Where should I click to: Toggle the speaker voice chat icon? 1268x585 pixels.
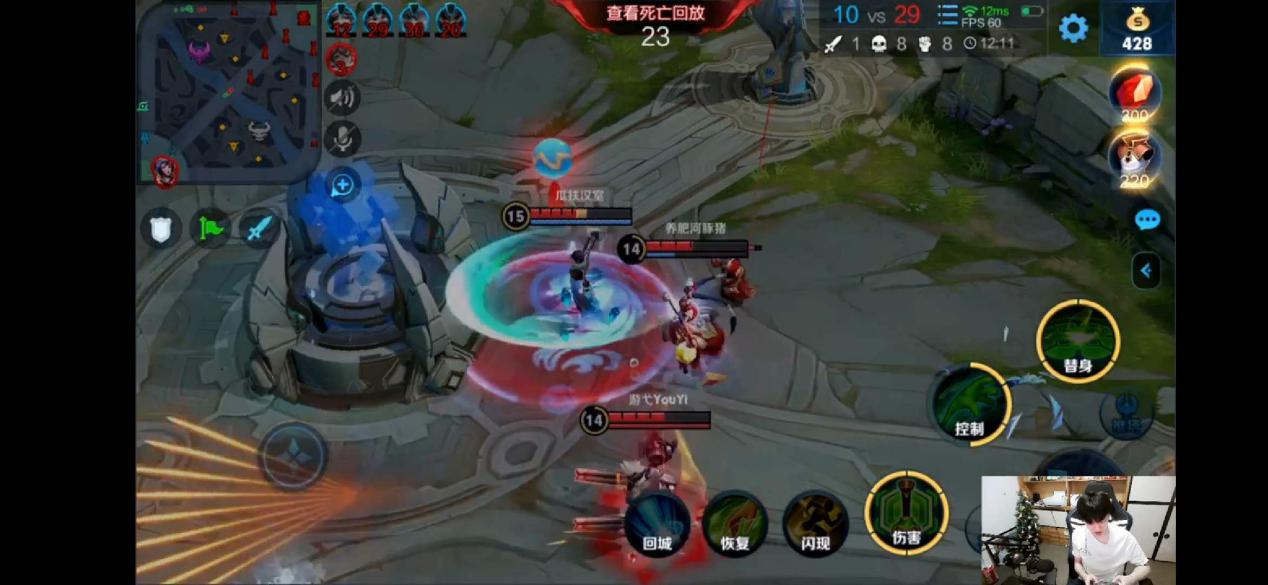[x=342, y=98]
